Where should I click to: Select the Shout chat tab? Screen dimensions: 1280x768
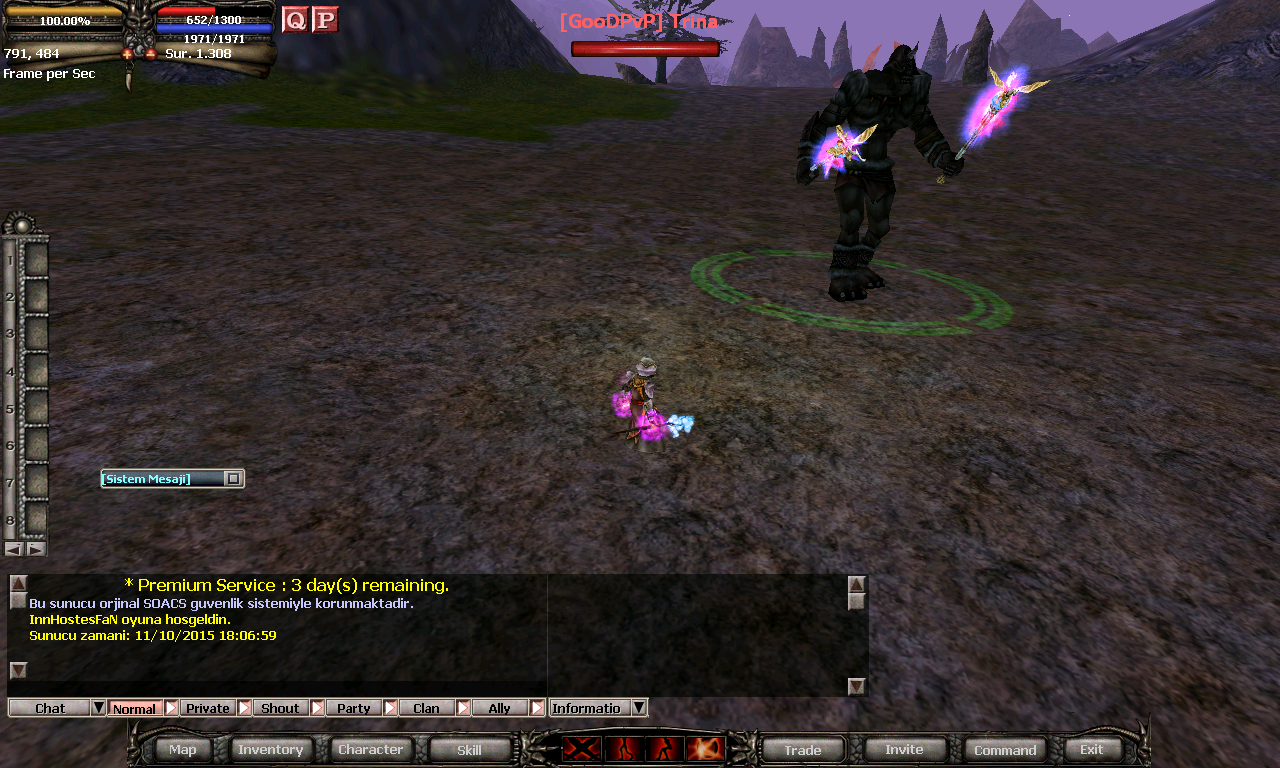click(x=280, y=708)
